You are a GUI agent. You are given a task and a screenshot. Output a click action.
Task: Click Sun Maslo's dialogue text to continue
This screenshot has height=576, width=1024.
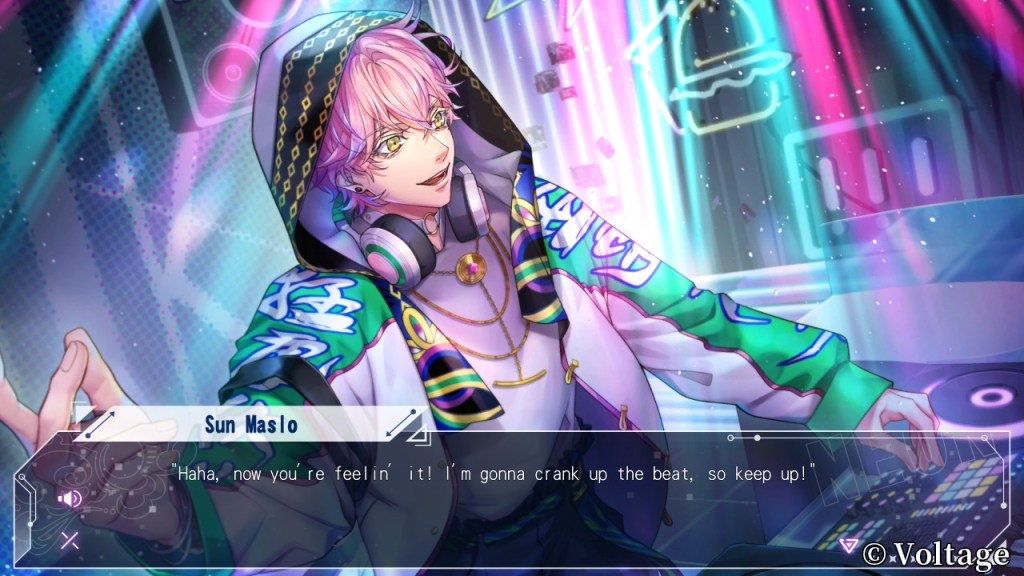point(494,472)
